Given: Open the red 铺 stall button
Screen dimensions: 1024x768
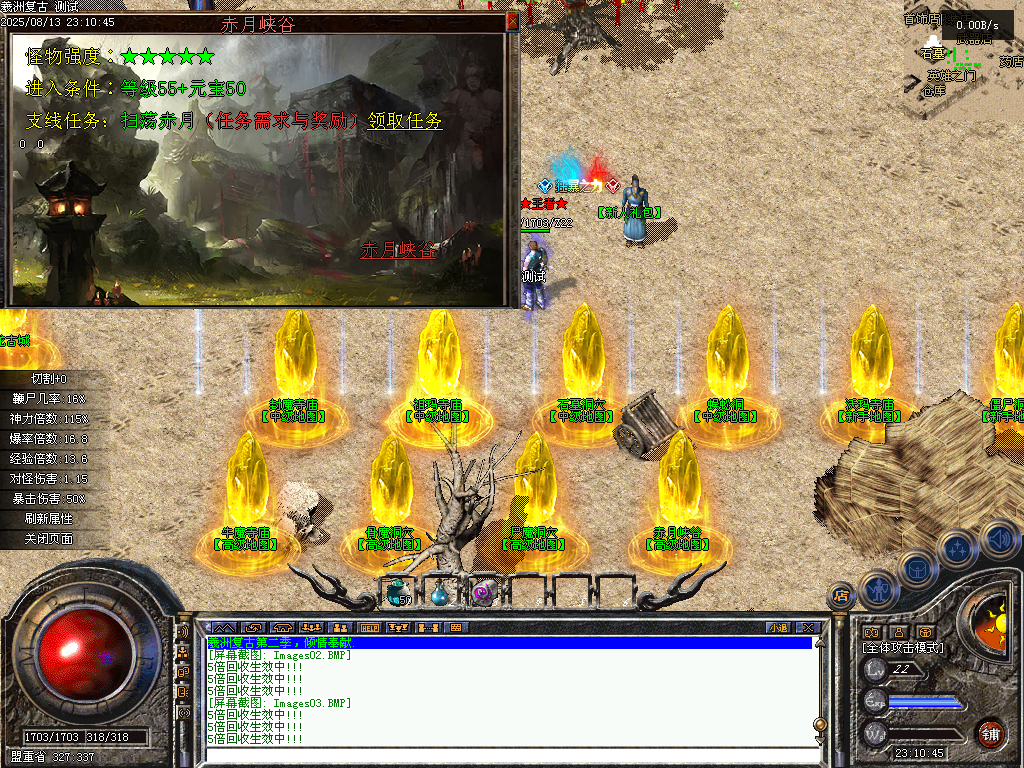Looking at the screenshot, I should [990, 733].
